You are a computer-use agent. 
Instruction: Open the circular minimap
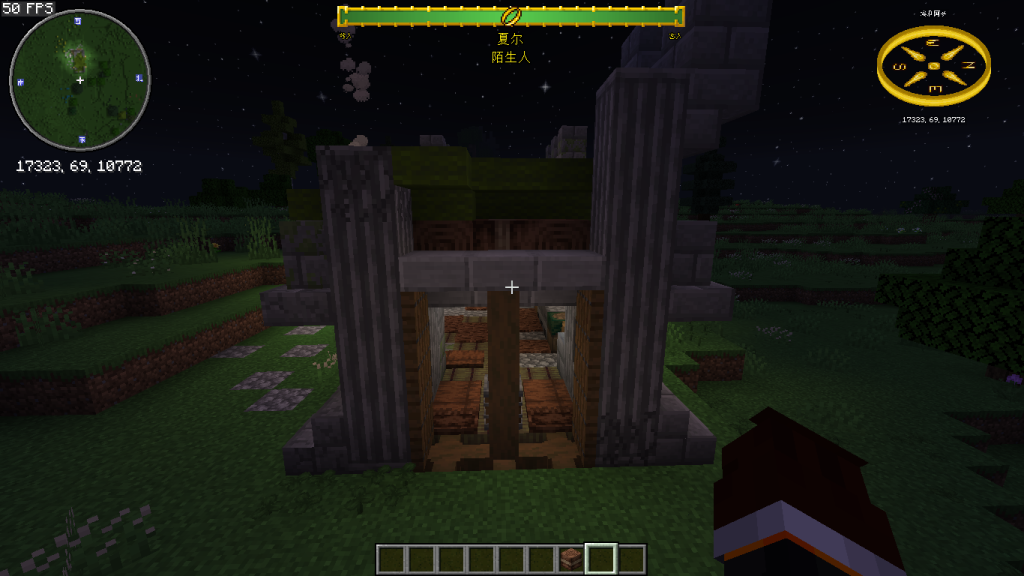coord(80,80)
